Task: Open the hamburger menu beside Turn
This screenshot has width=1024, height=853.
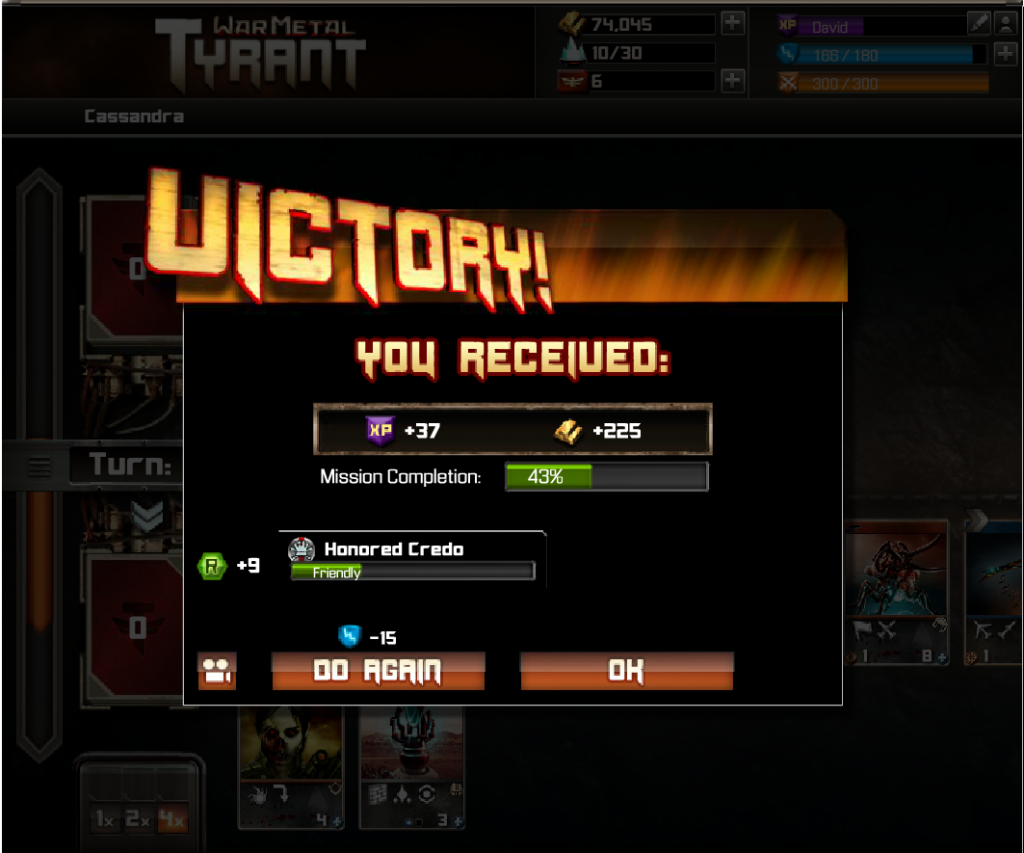Action: point(39,466)
